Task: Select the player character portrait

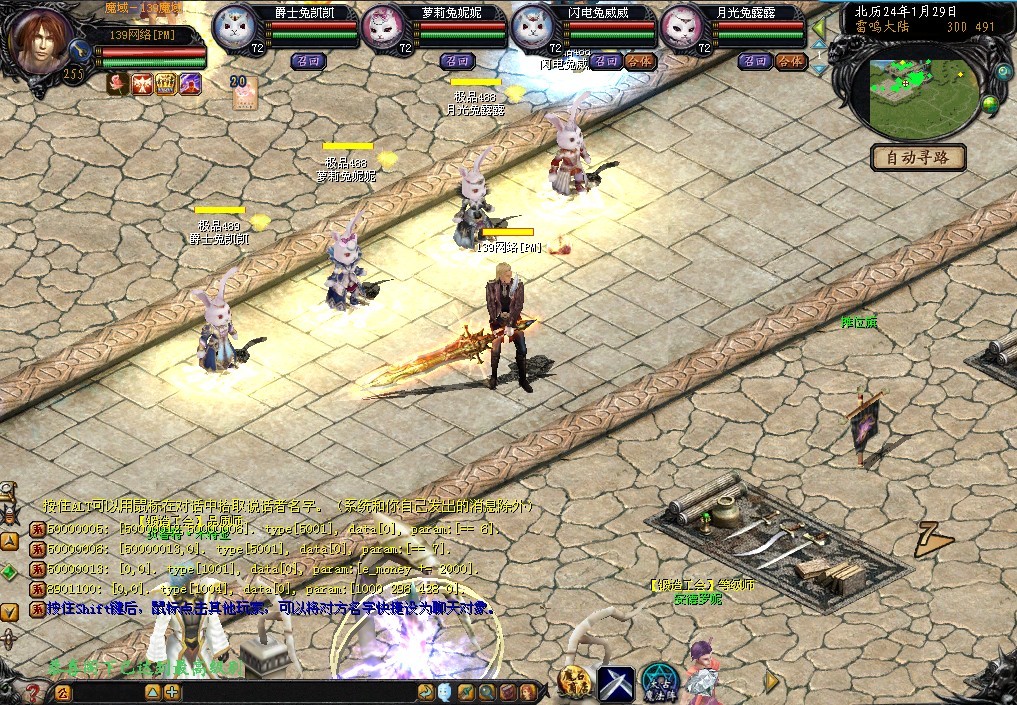Action: coord(40,37)
